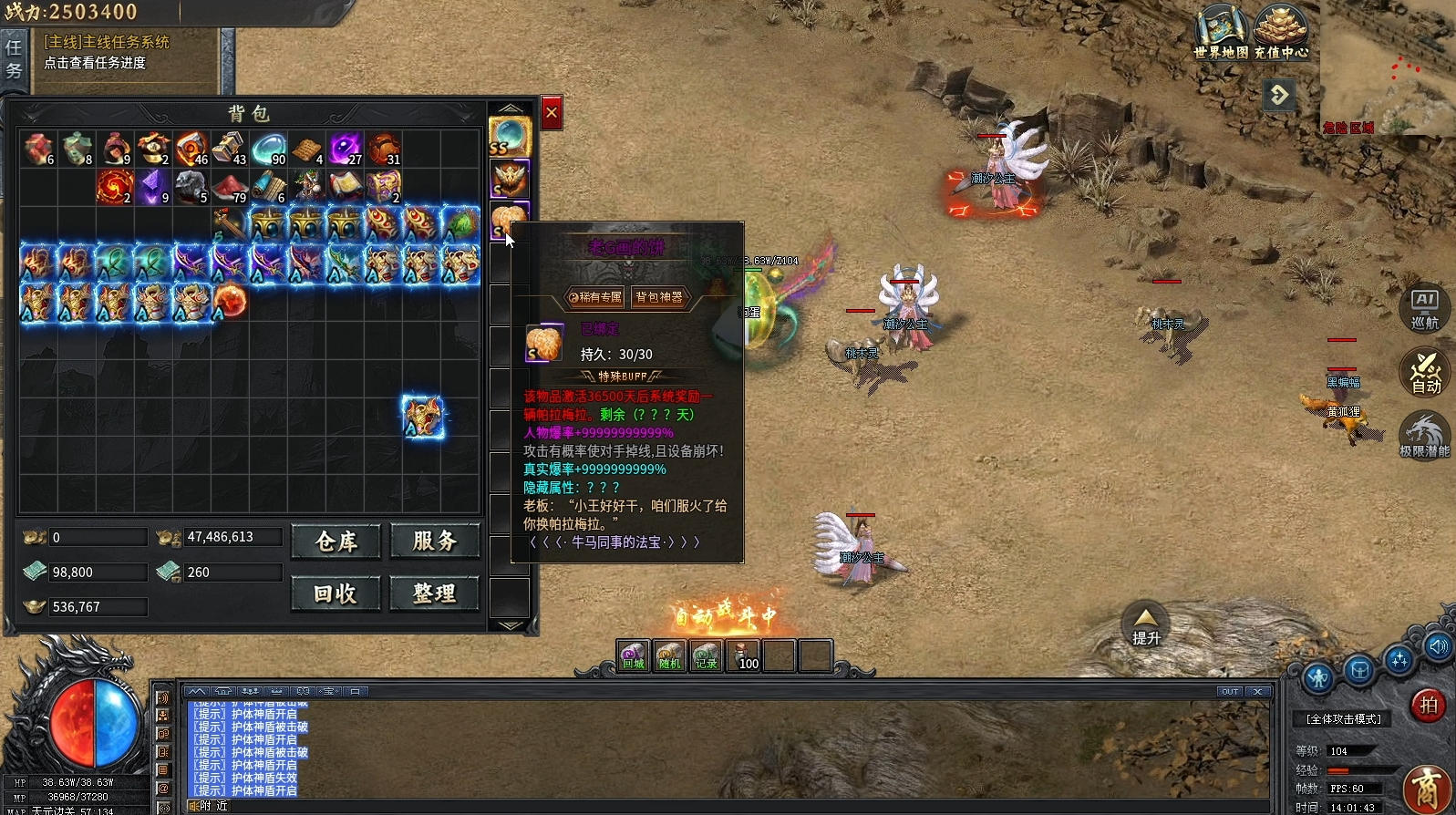Pick the purple gold treasure chest item

tap(384, 186)
